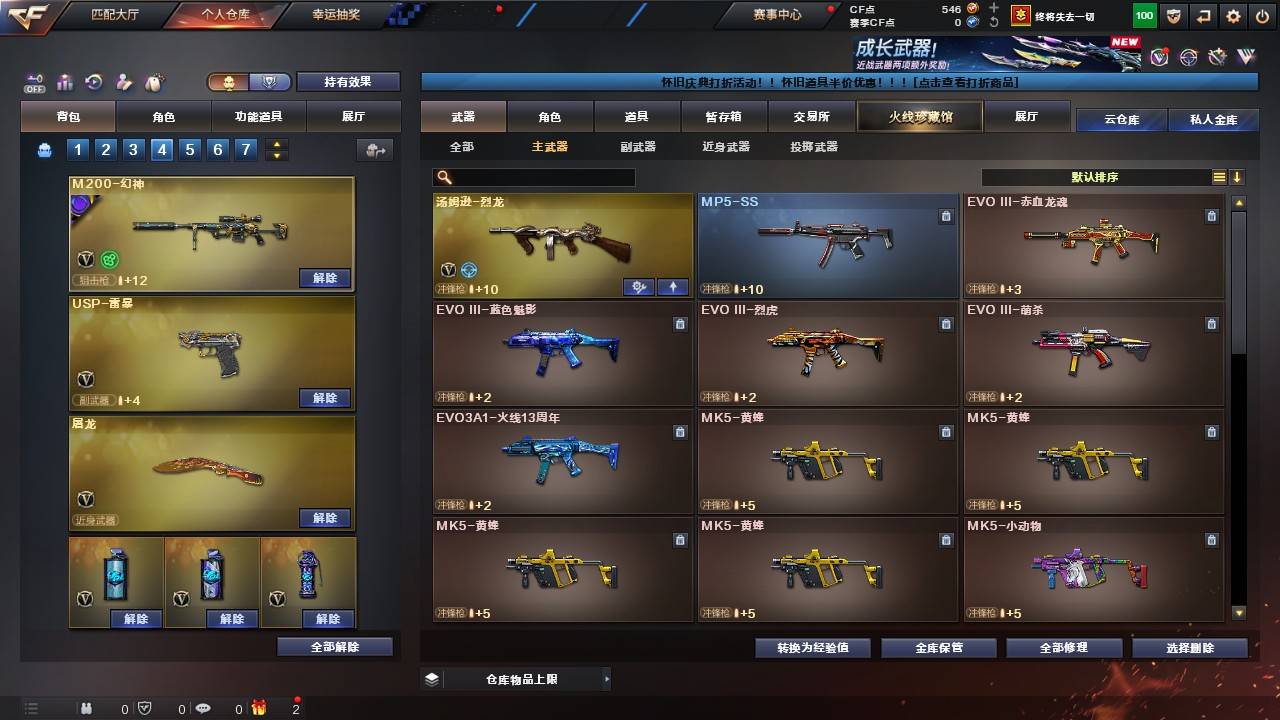Switch to the 火线珍藏馆 tab
Viewport: 1280px width, 720px height.
pos(918,116)
